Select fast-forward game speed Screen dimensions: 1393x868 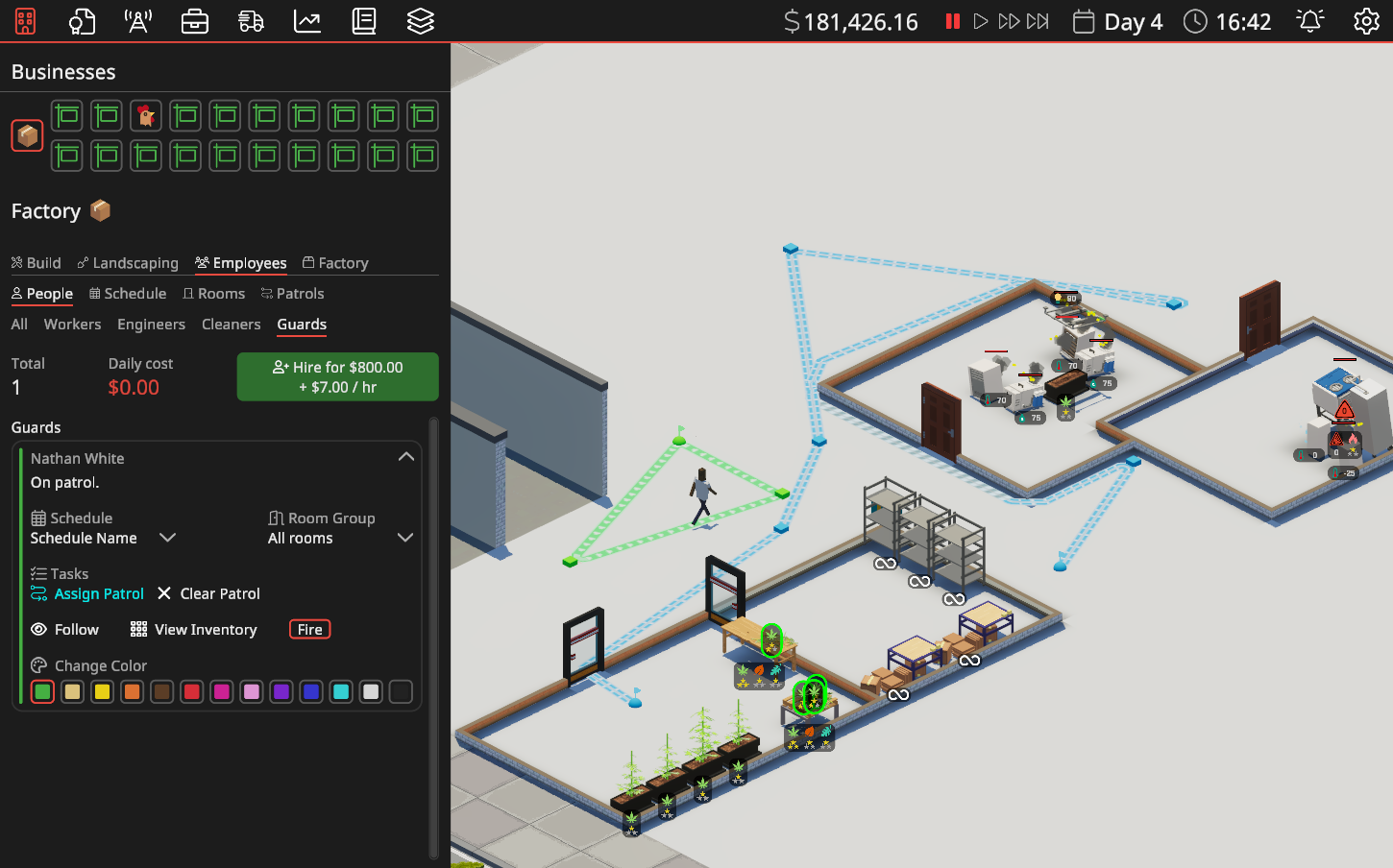(x=1008, y=20)
